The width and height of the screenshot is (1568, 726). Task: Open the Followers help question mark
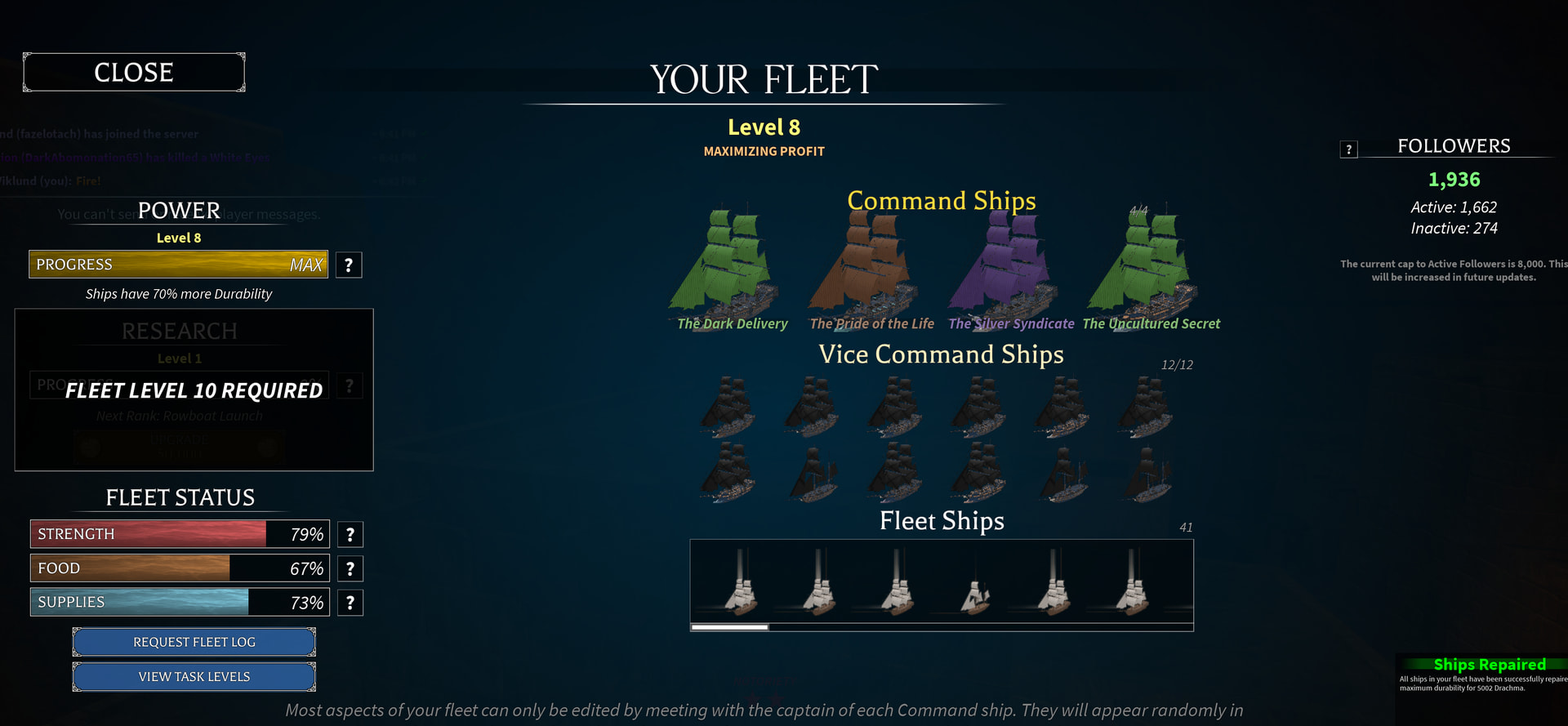coord(1349,149)
